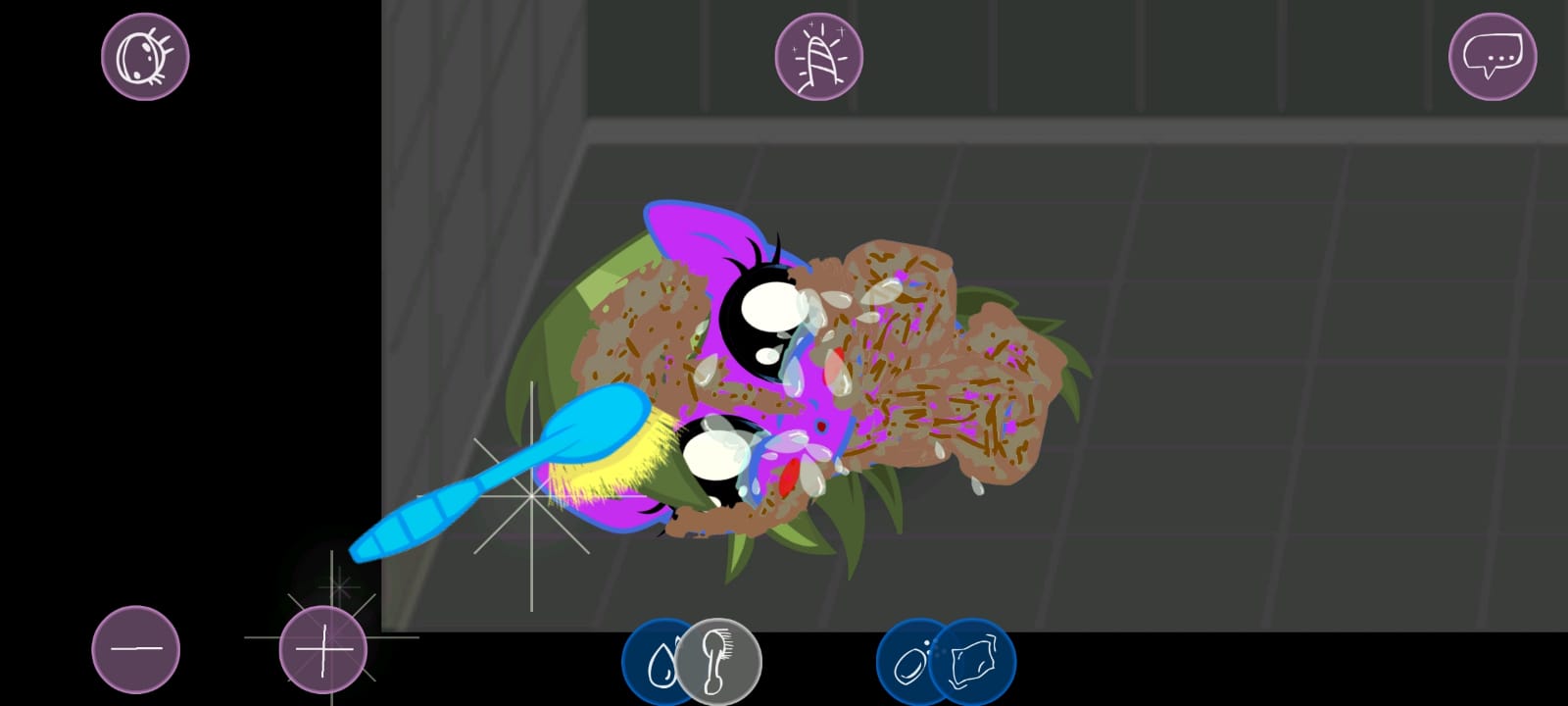The width and height of the screenshot is (1568, 706).
Task: Choose the sponge wipe tool
Action: (x=971, y=663)
